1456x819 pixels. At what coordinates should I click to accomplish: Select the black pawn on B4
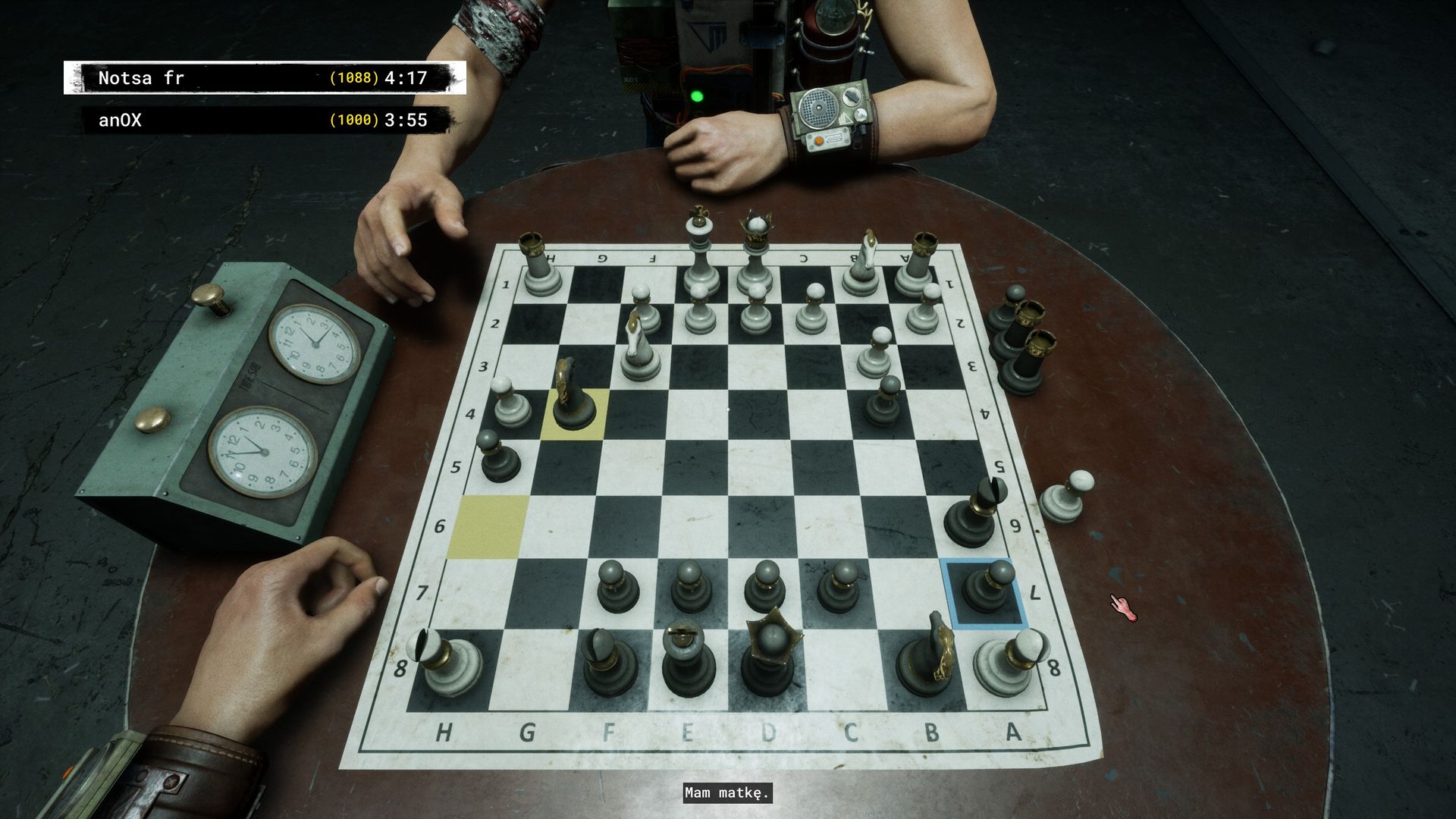pyautogui.click(x=883, y=403)
